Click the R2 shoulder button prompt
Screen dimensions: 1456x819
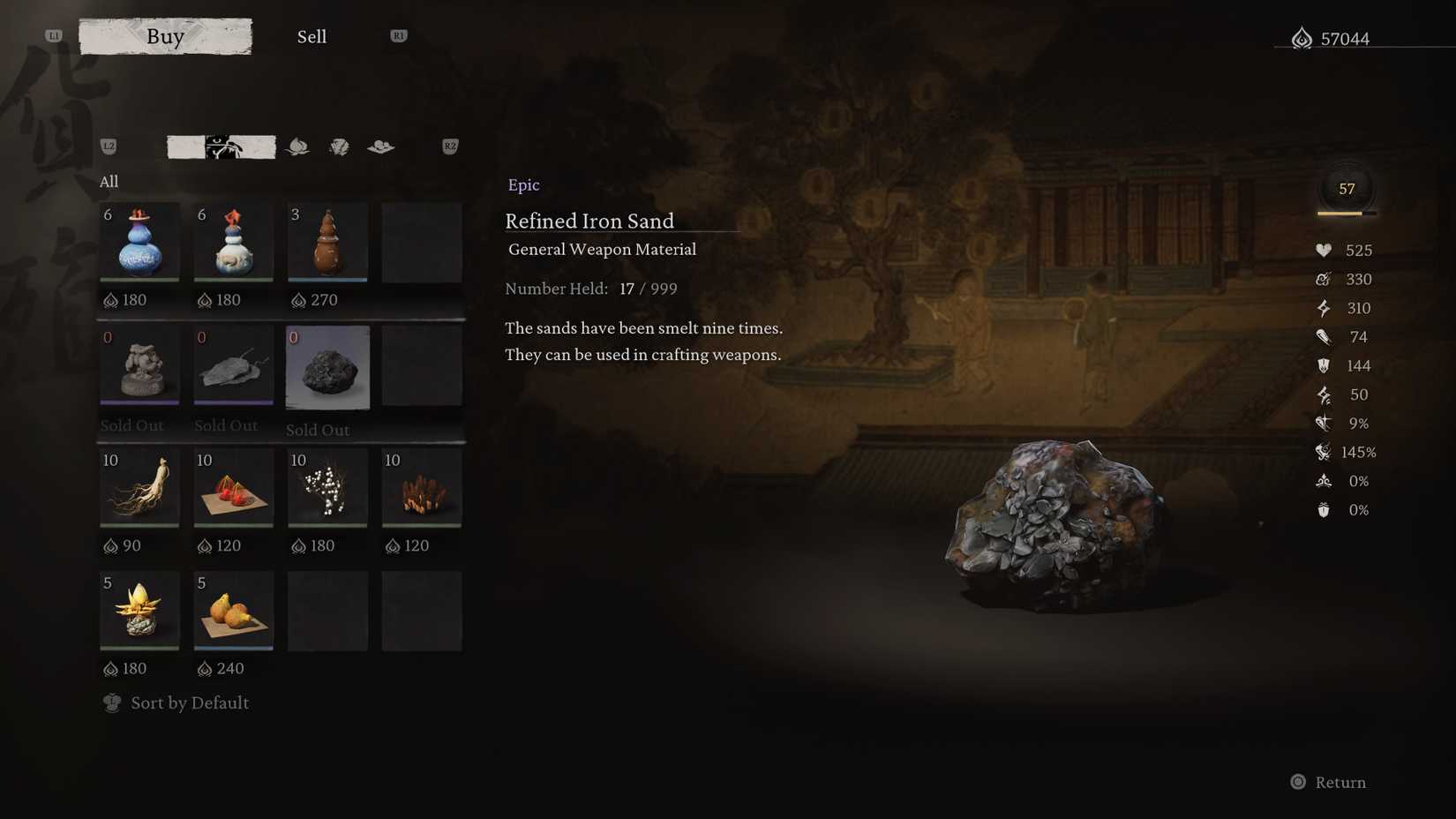(449, 147)
